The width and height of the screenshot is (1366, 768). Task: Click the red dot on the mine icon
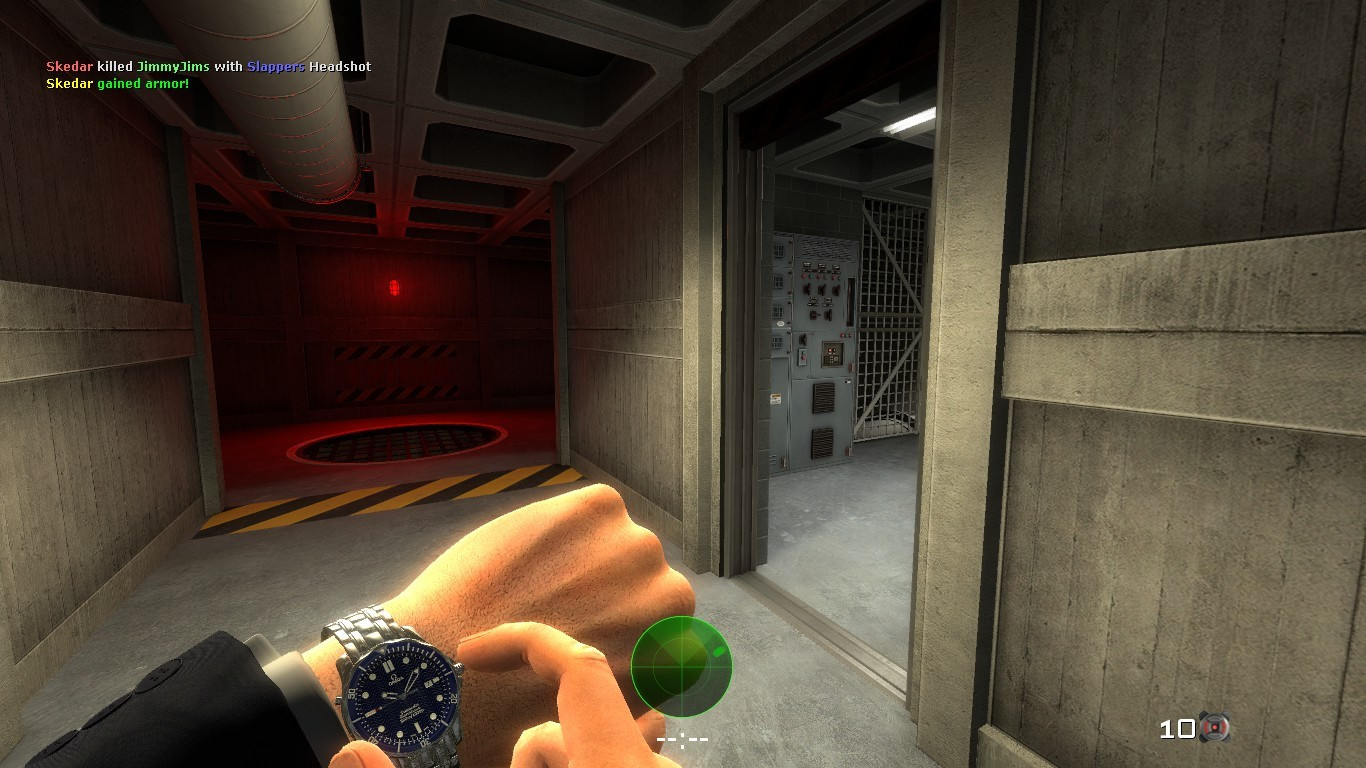coord(1215,727)
